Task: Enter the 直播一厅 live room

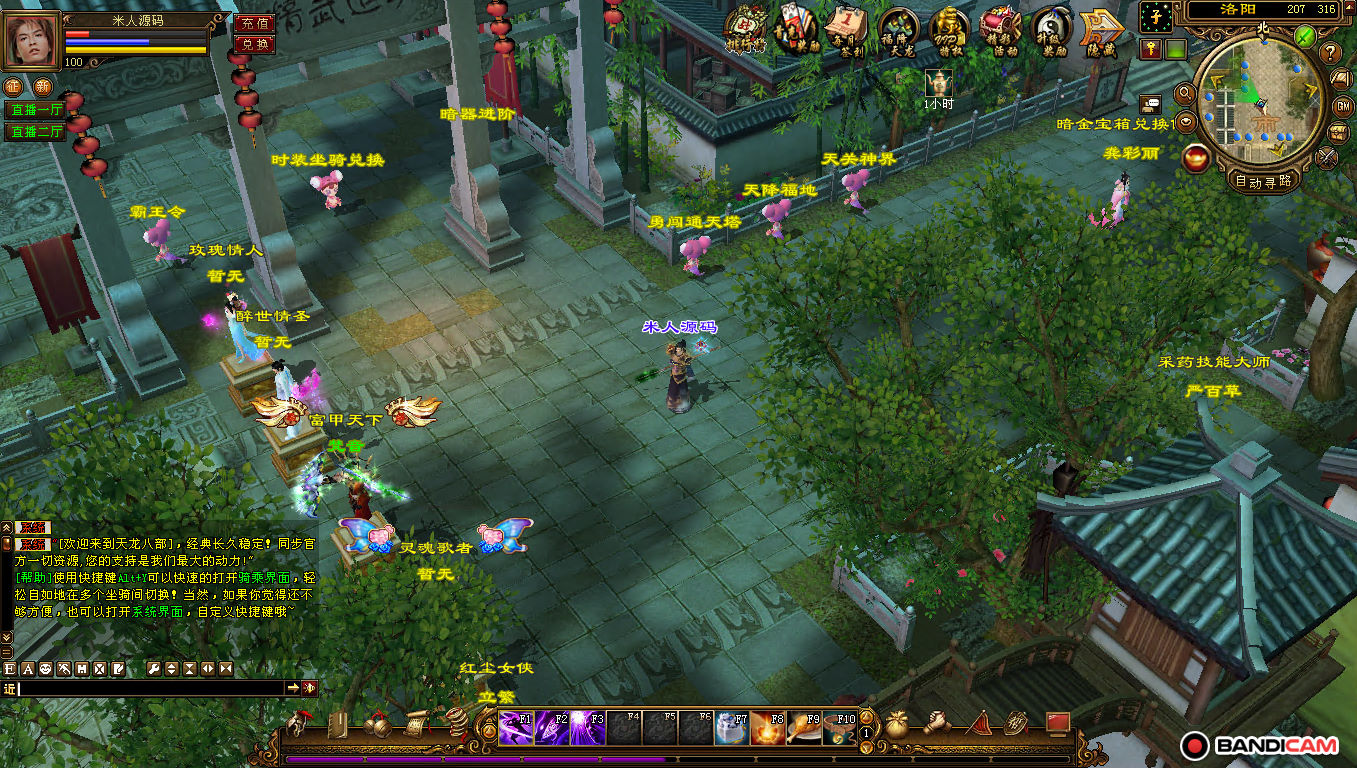Action: [x=36, y=110]
